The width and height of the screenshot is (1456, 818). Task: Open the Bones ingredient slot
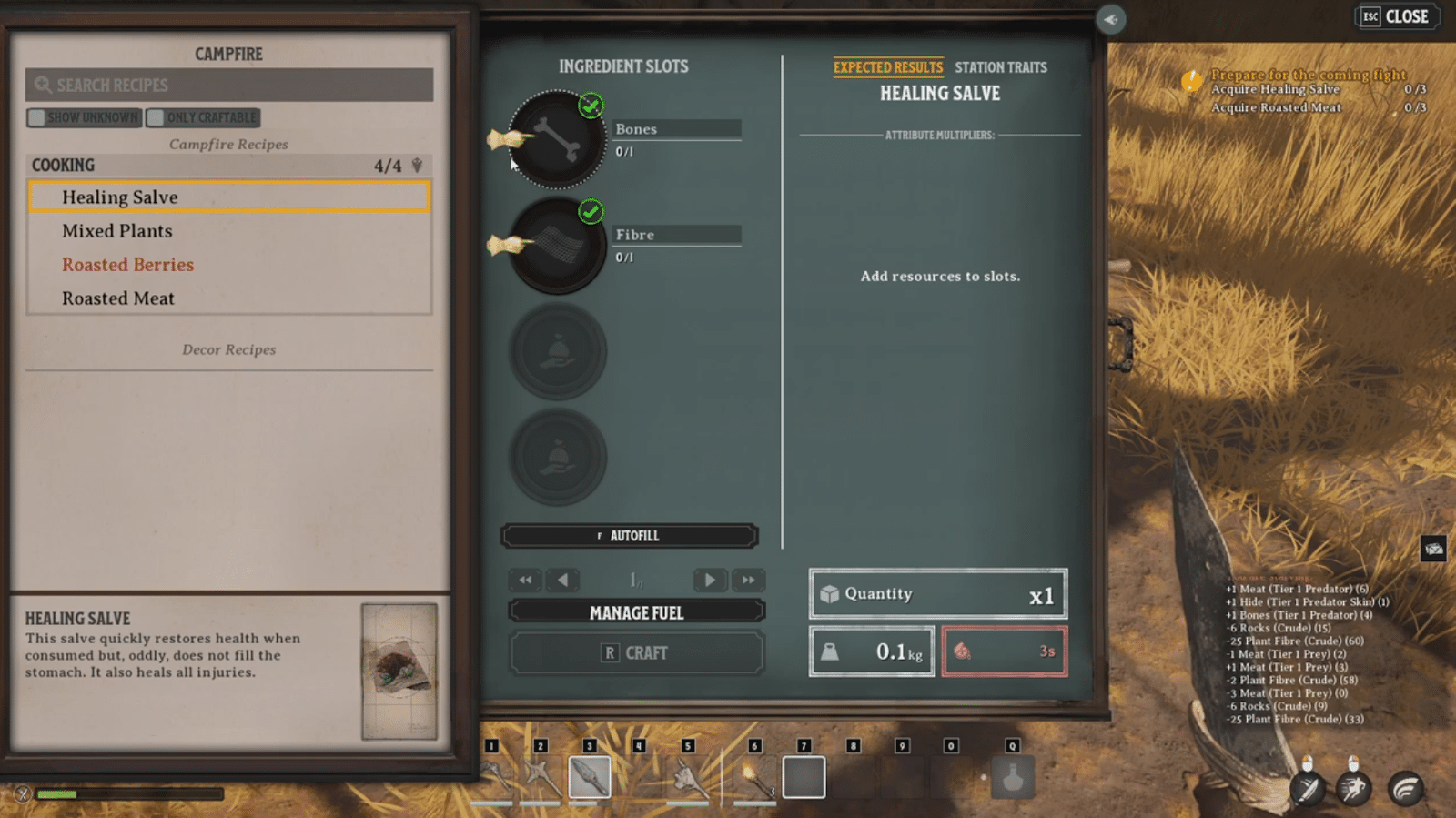(x=556, y=140)
